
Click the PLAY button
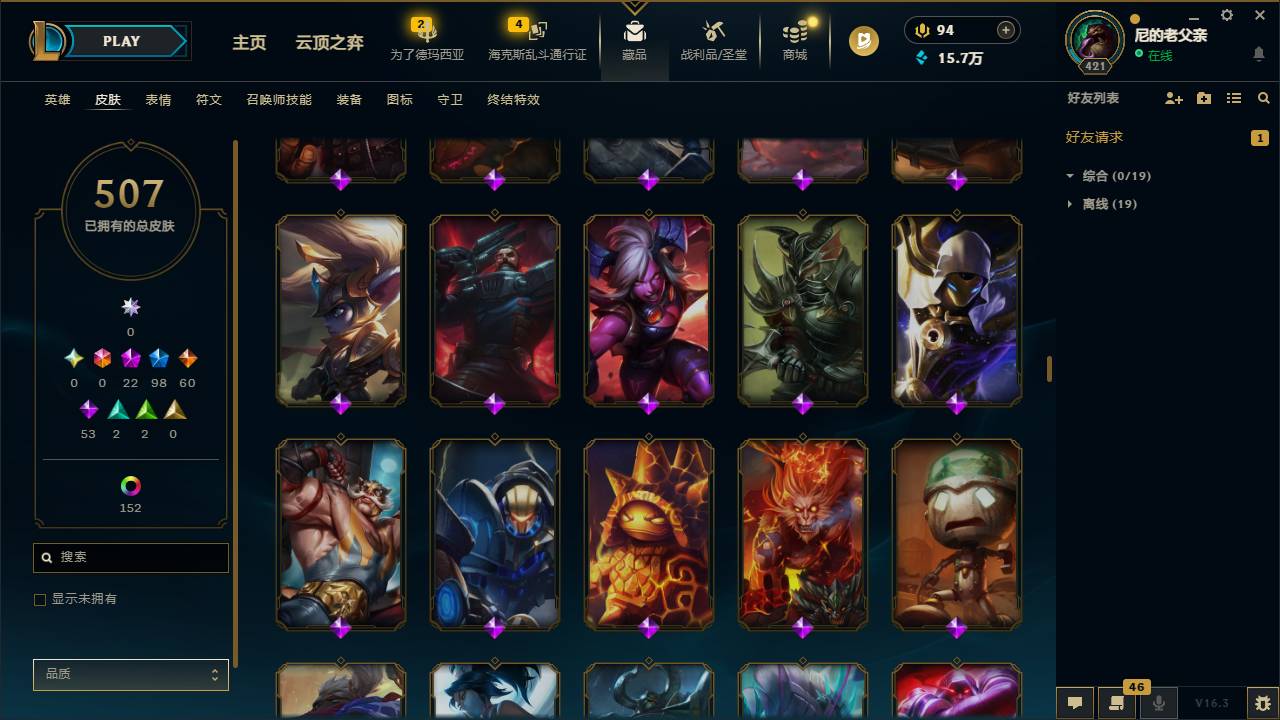[x=120, y=41]
